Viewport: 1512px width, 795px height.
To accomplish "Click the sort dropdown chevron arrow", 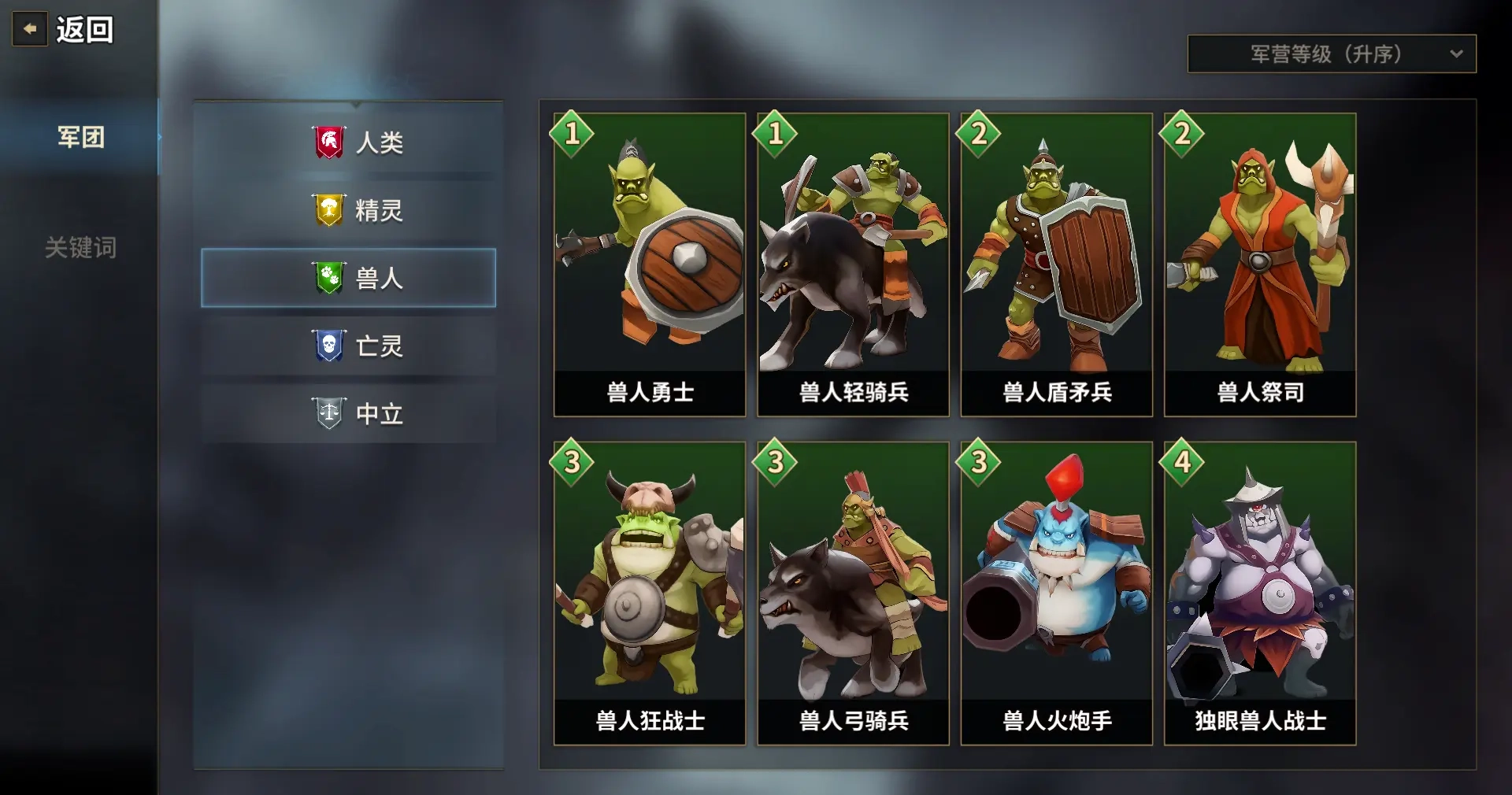I will pyautogui.click(x=1458, y=54).
